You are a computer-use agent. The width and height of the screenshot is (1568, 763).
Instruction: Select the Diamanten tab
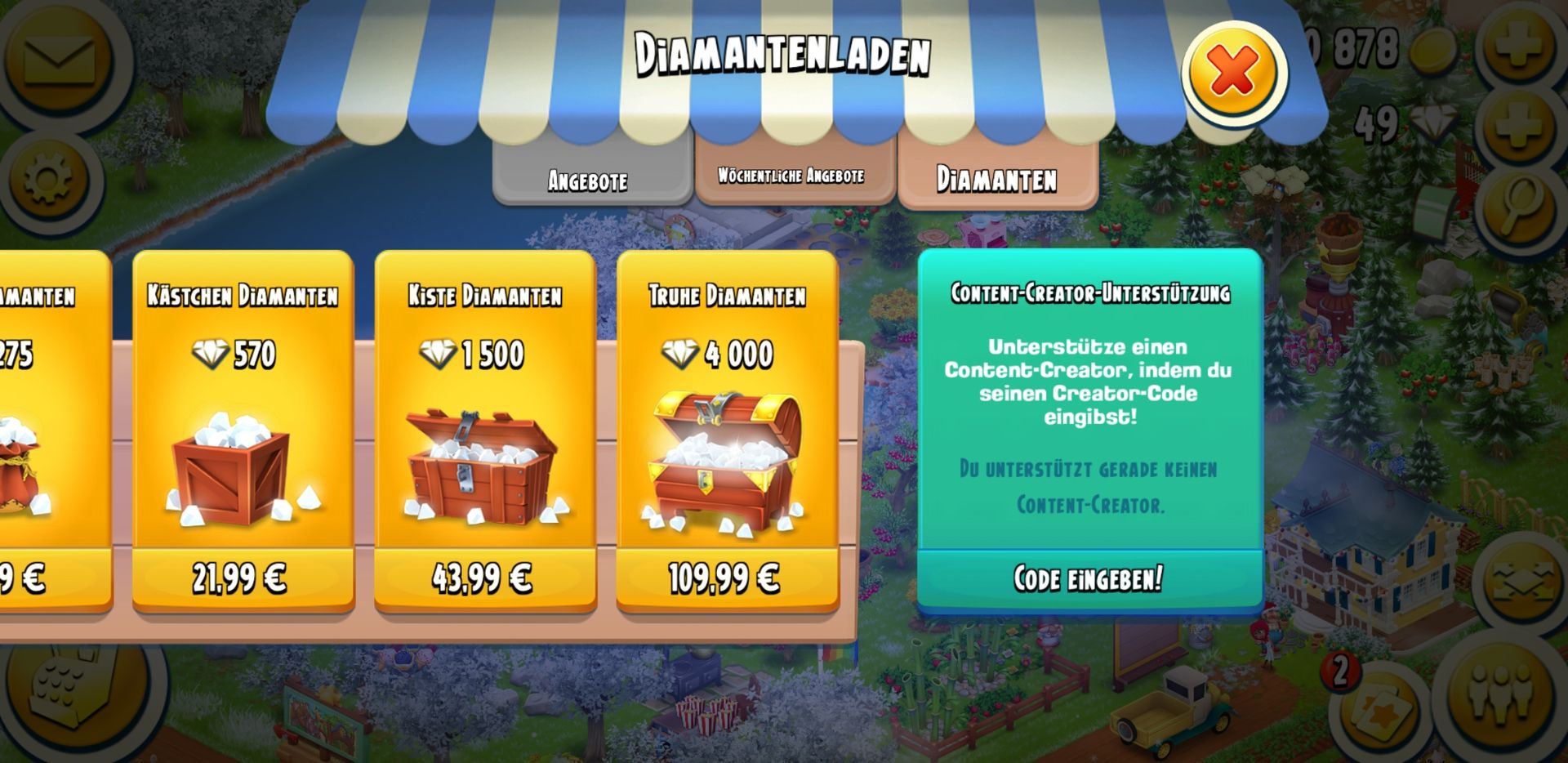click(996, 178)
